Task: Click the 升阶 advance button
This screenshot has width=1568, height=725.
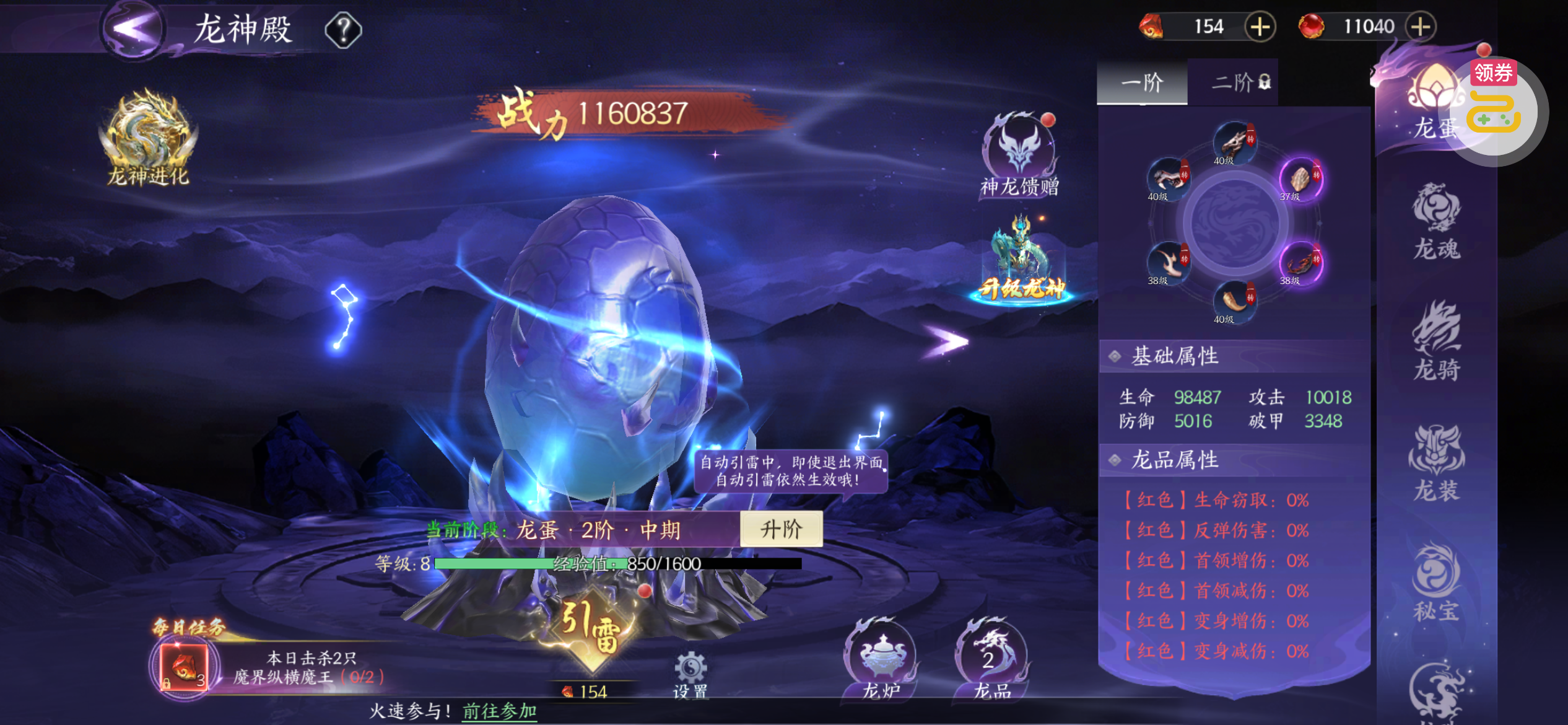Action: (x=781, y=529)
